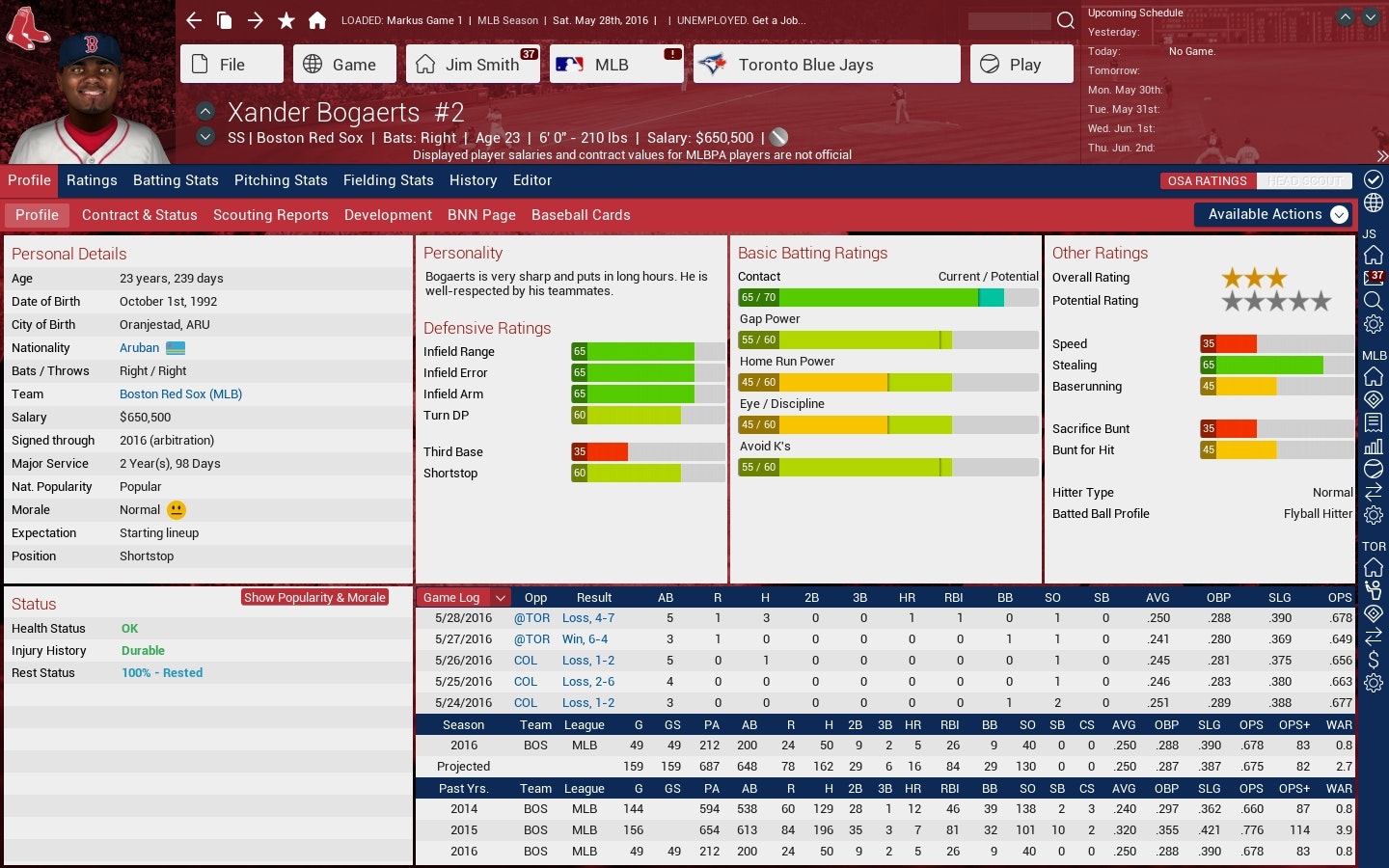
Task: Open the globe league icon in right sidebar
Action: pos(1373,201)
